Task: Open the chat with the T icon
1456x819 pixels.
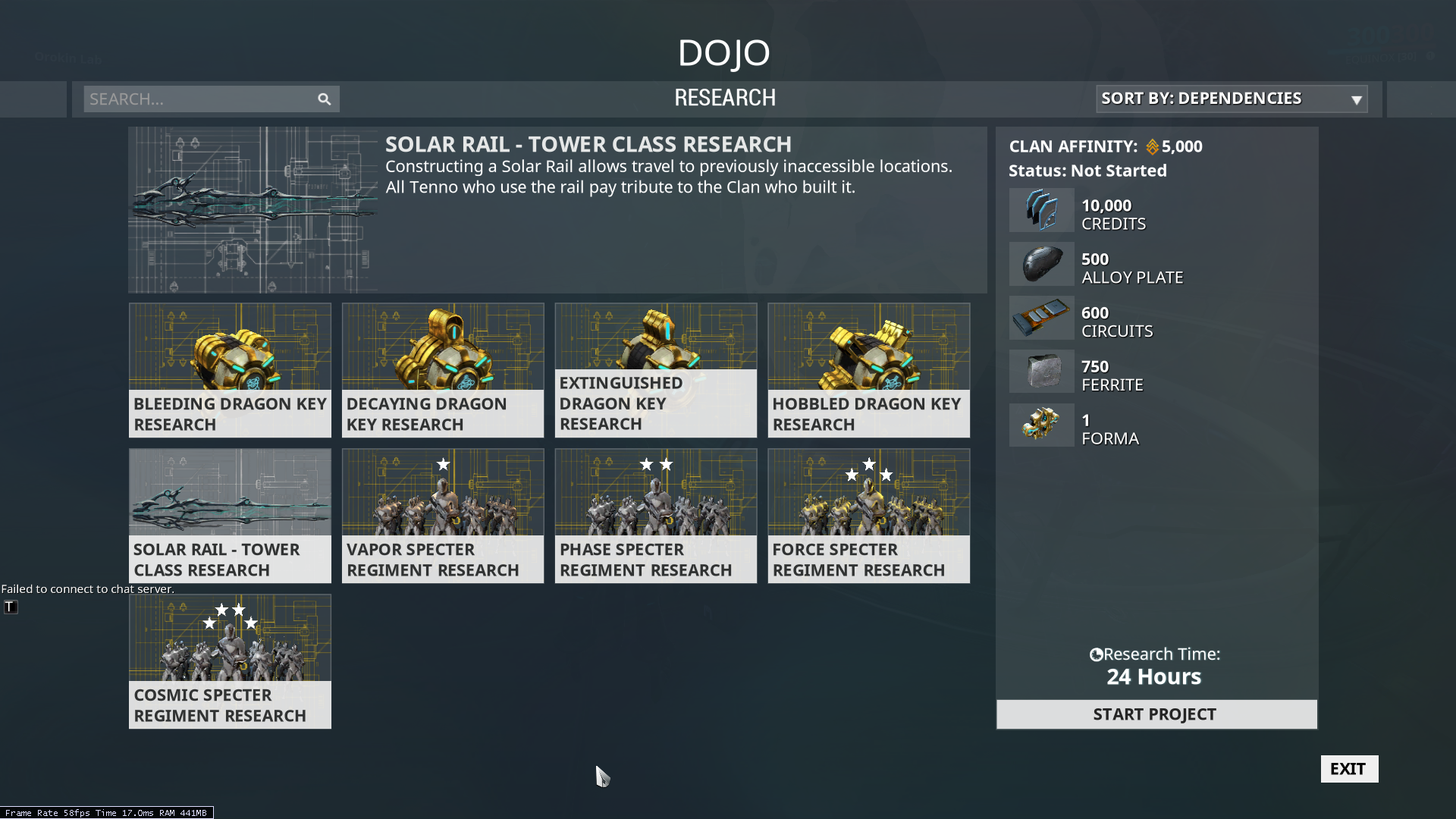Action: [x=10, y=607]
